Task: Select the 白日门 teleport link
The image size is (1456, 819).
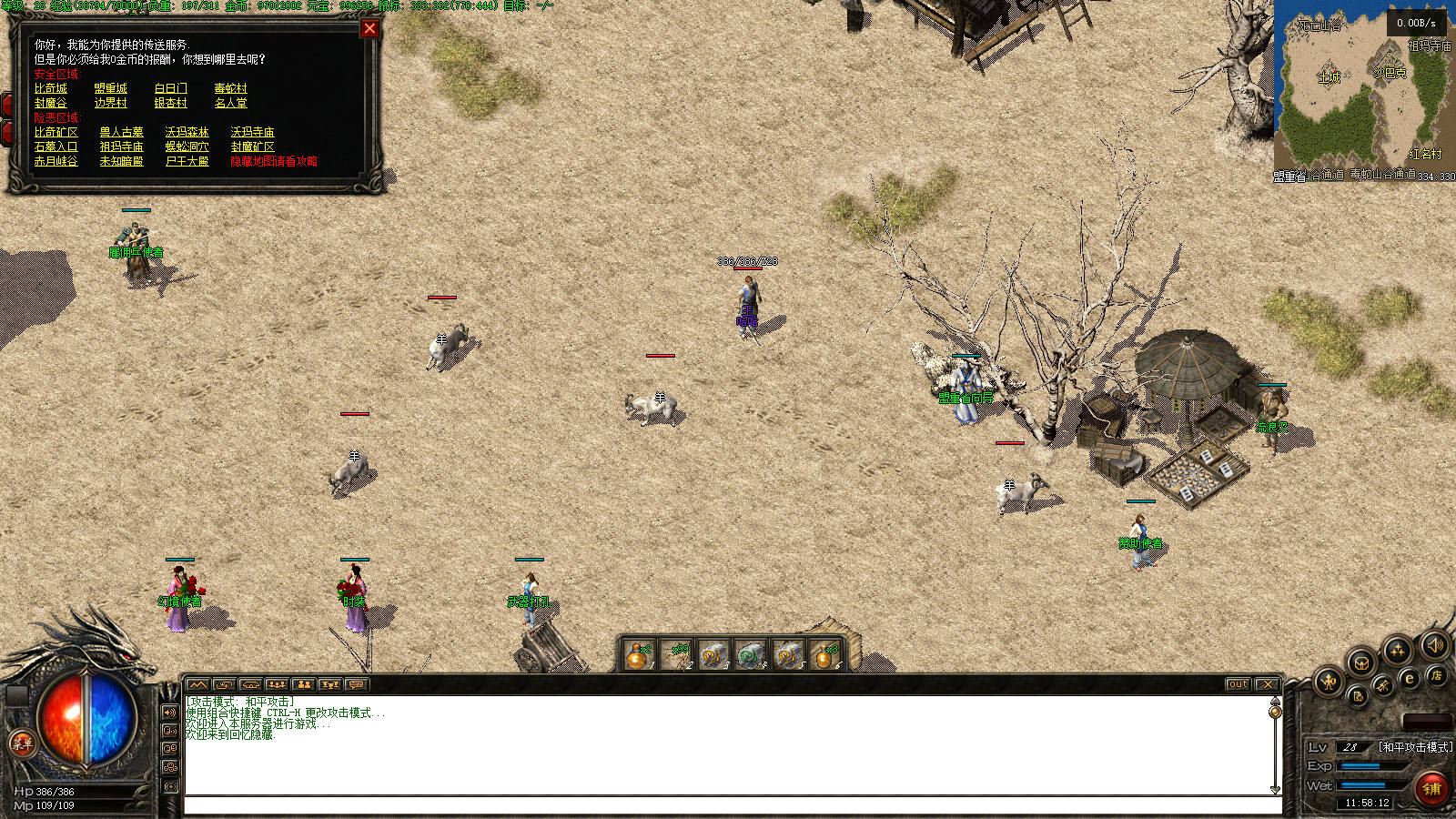Action: tap(170, 88)
